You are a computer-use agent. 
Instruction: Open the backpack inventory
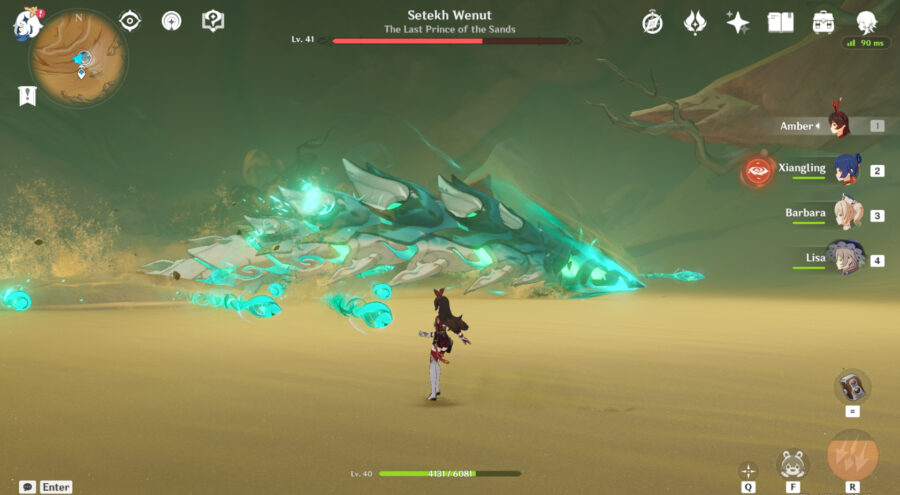click(x=824, y=22)
